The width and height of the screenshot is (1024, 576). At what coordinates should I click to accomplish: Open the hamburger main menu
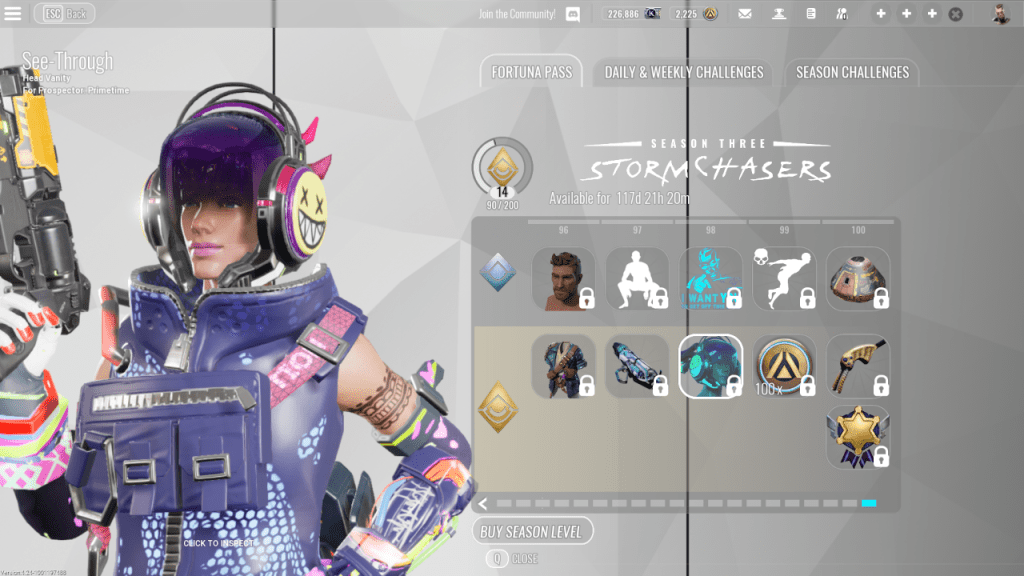tap(14, 14)
